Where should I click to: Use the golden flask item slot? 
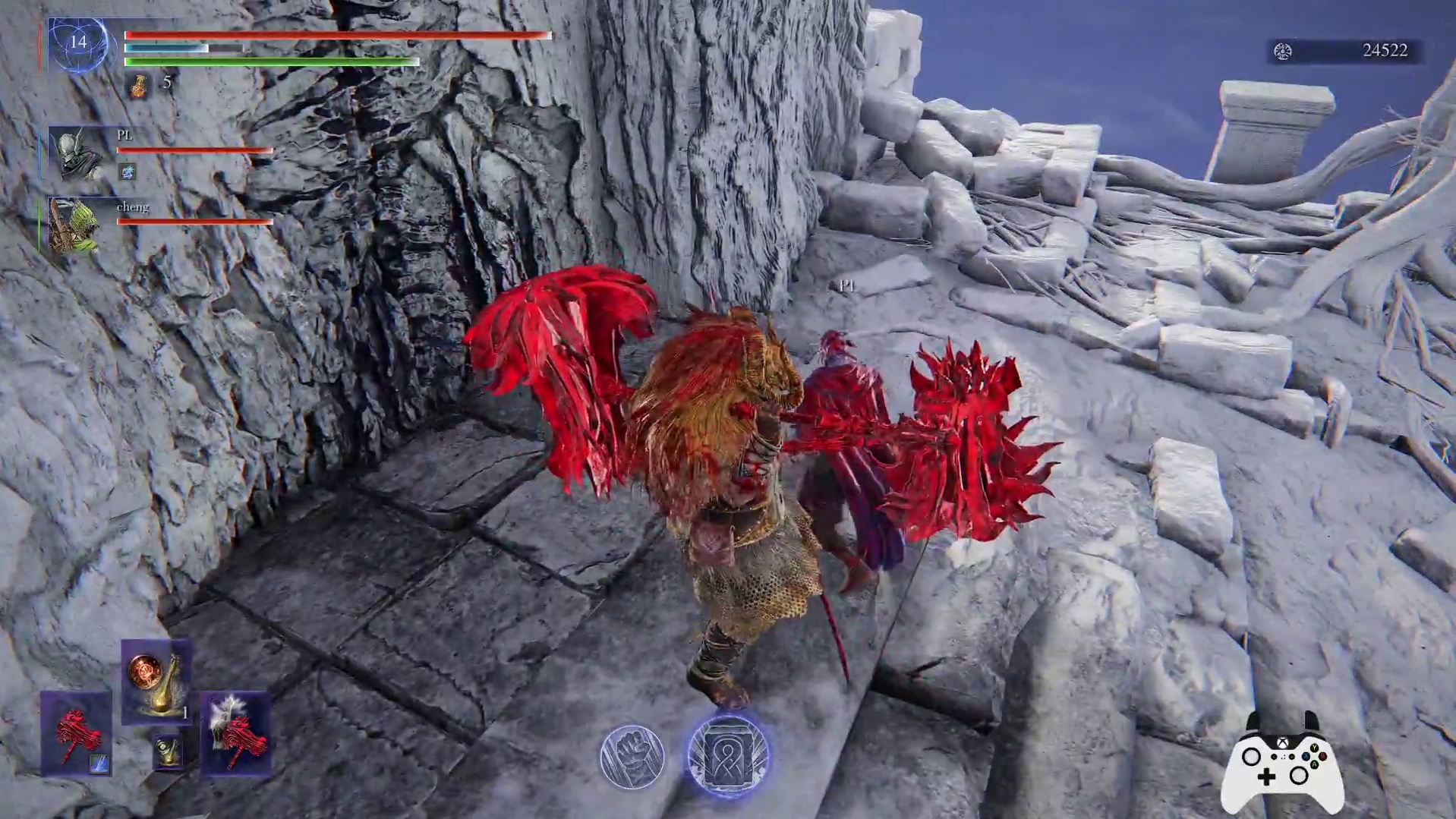point(156,681)
